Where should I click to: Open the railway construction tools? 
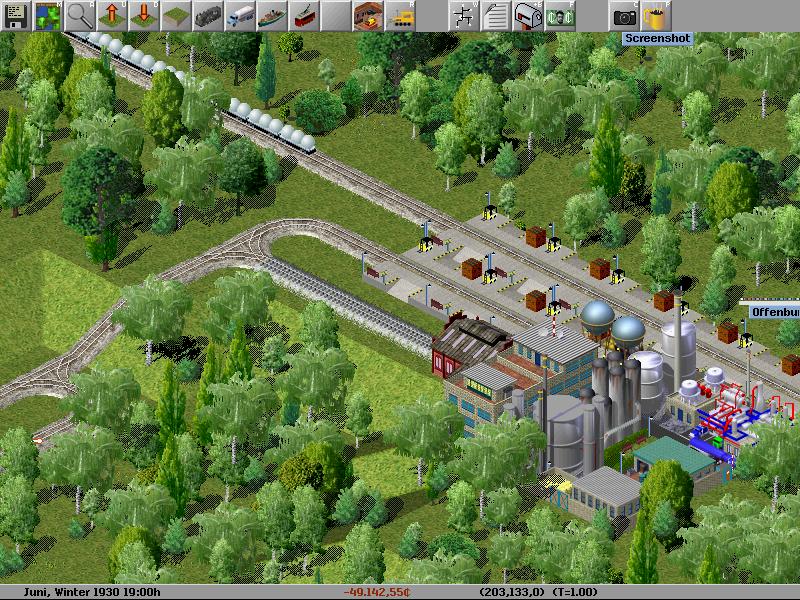(207, 15)
